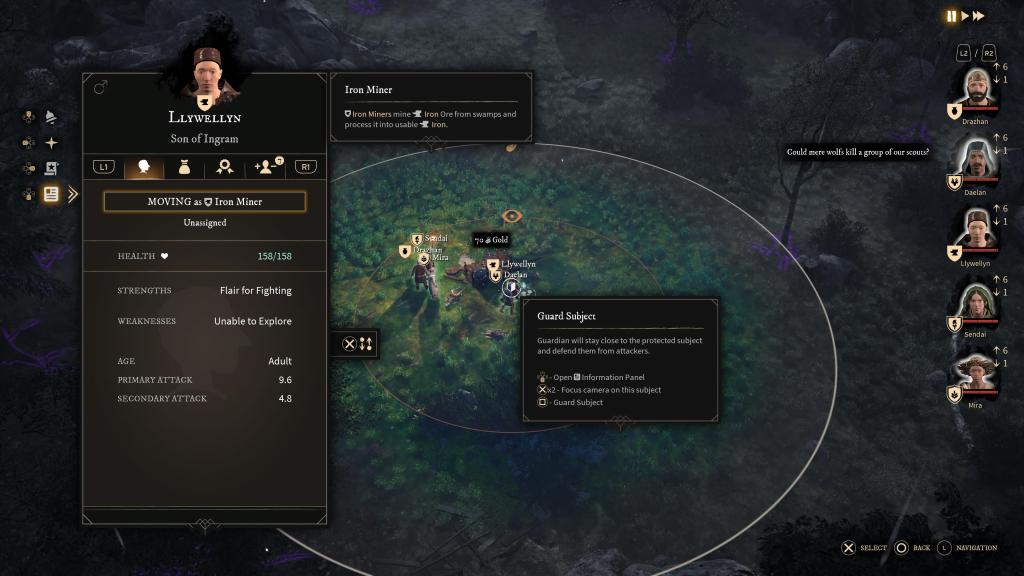Switch to the money bag inventory tab
The height and width of the screenshot is (576, 1024).
point(185,167)
